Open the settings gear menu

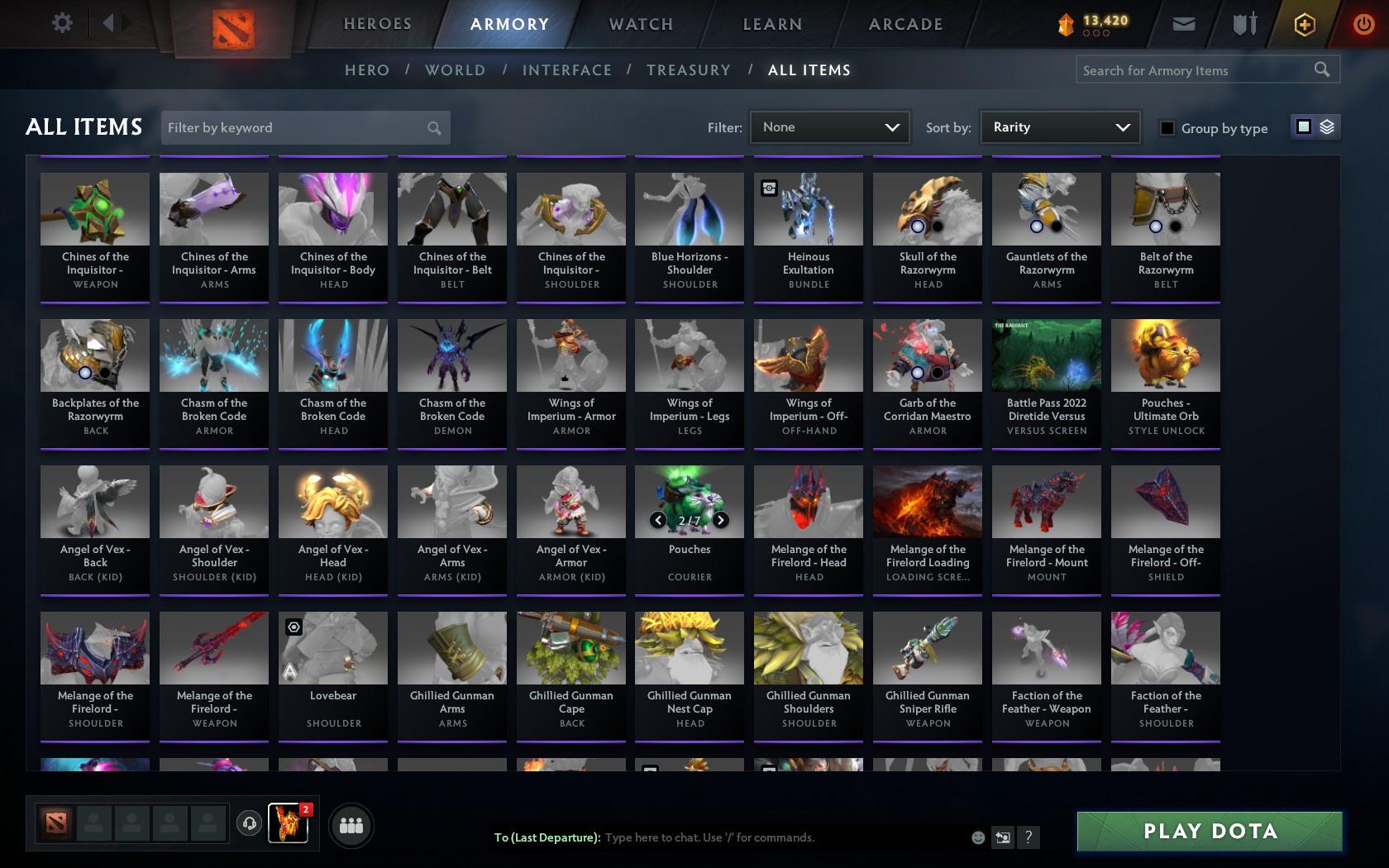[x=60, y=22]
